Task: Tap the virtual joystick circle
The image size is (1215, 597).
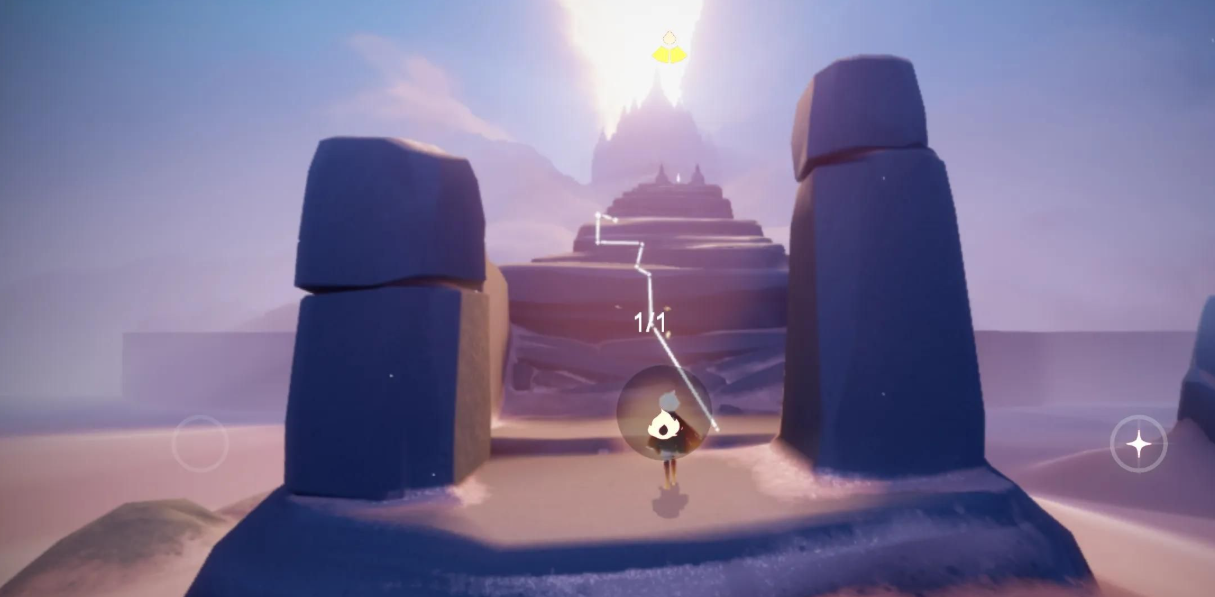Action: pyautogui.click(x=200, y=443)
